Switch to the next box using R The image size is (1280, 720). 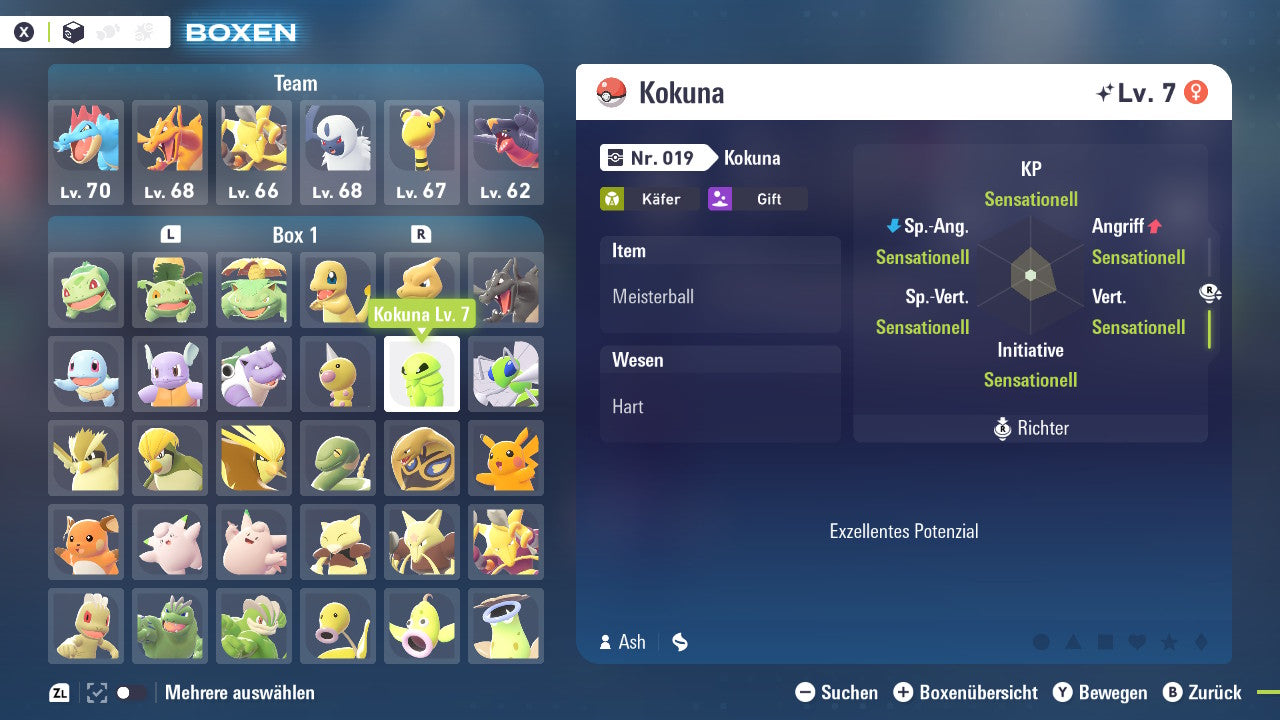[422, 234]
